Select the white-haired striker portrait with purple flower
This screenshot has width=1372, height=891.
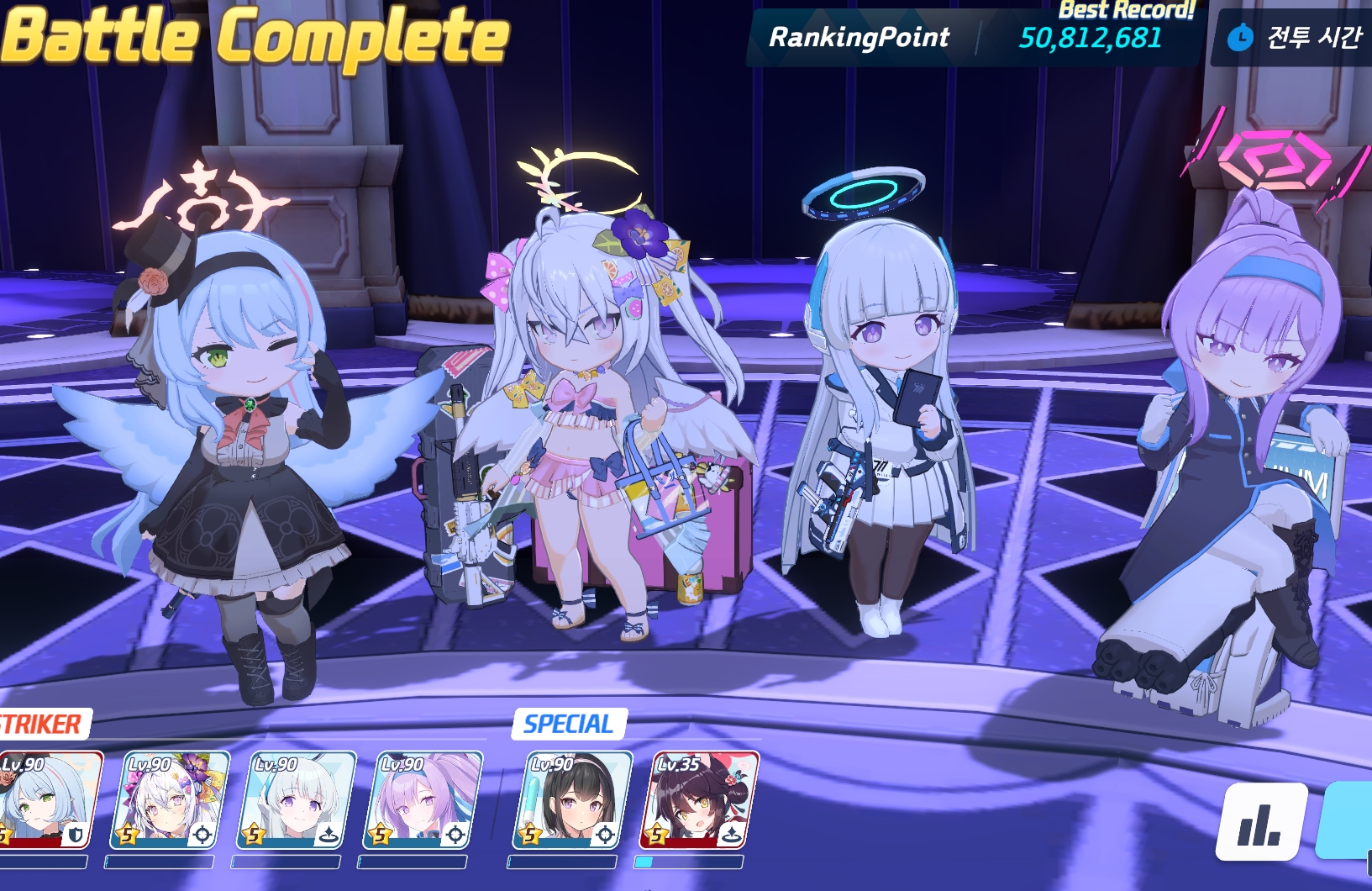[x=169, y=799]
